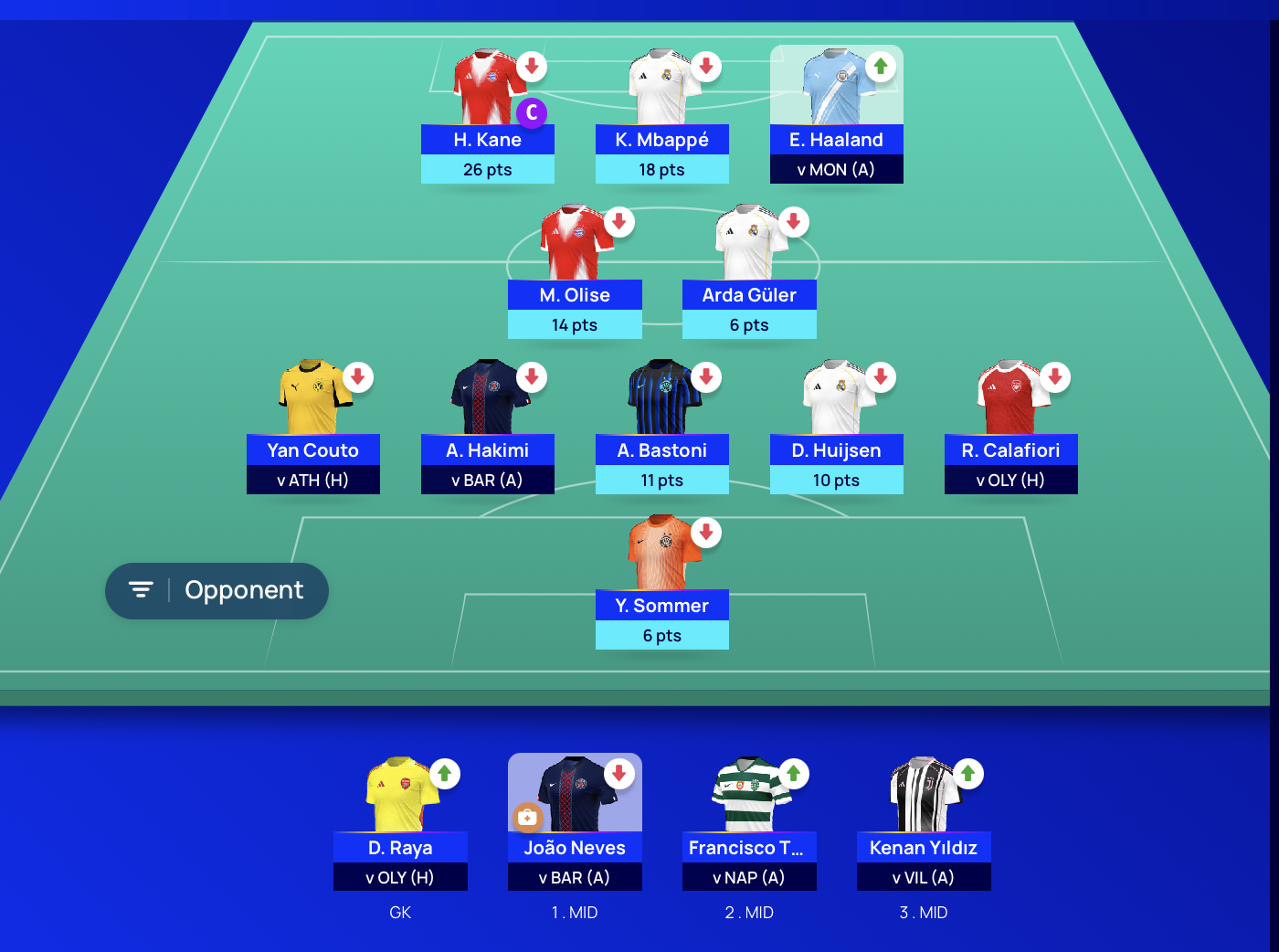Open A. Bastoni's player card
The image size is (1279, 952).
coord(661,450)
